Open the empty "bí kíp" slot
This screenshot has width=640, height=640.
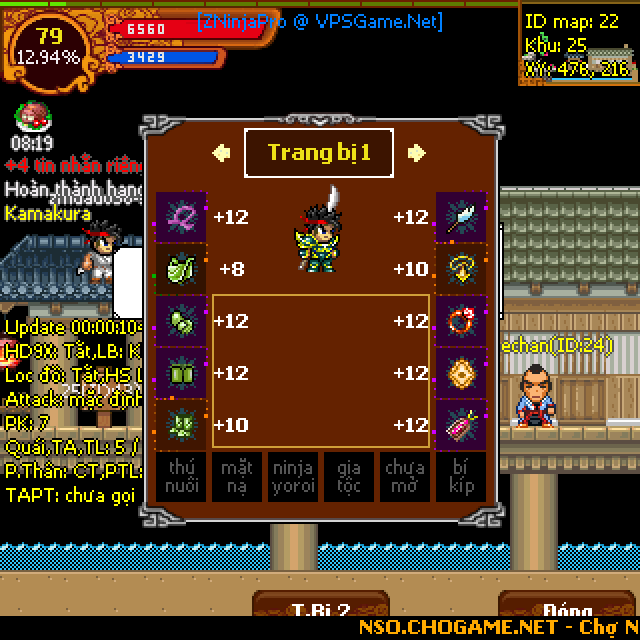[461, 476]
